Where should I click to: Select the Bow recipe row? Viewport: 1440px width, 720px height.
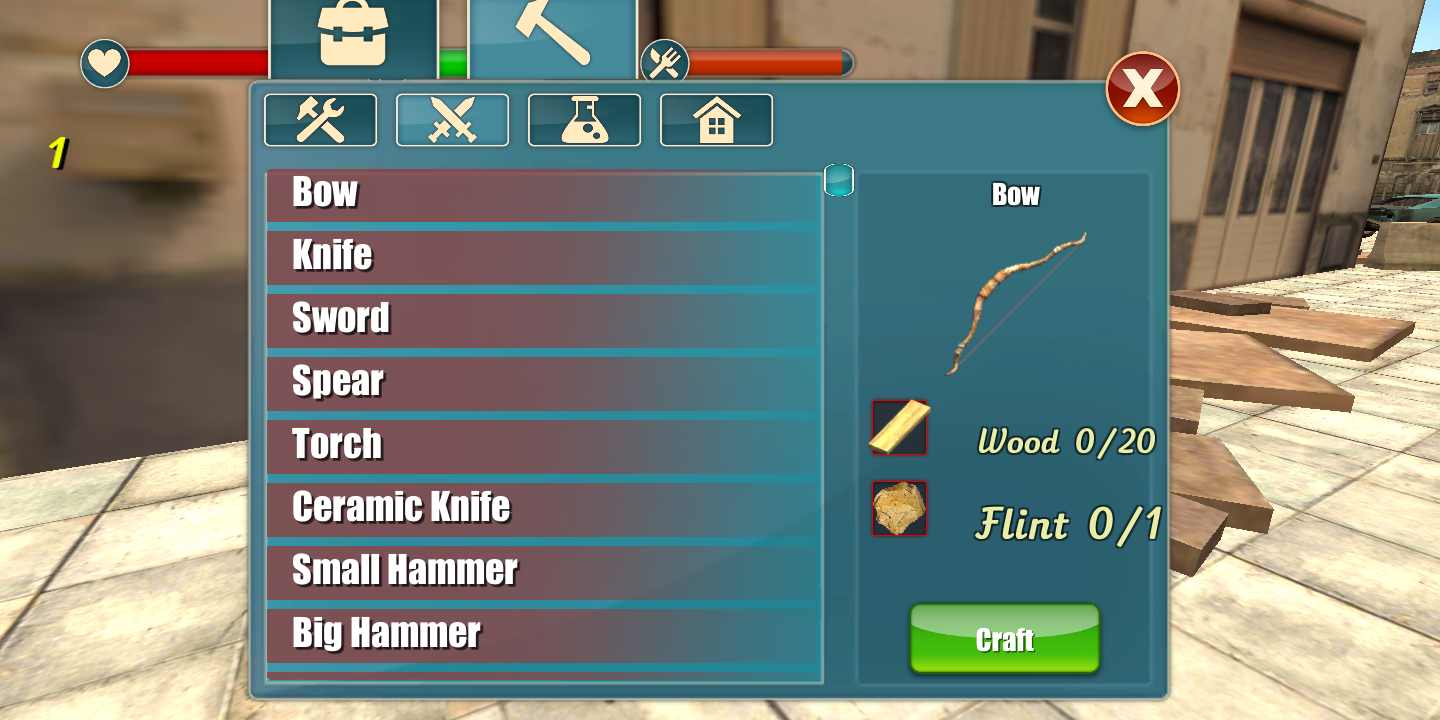544,194
